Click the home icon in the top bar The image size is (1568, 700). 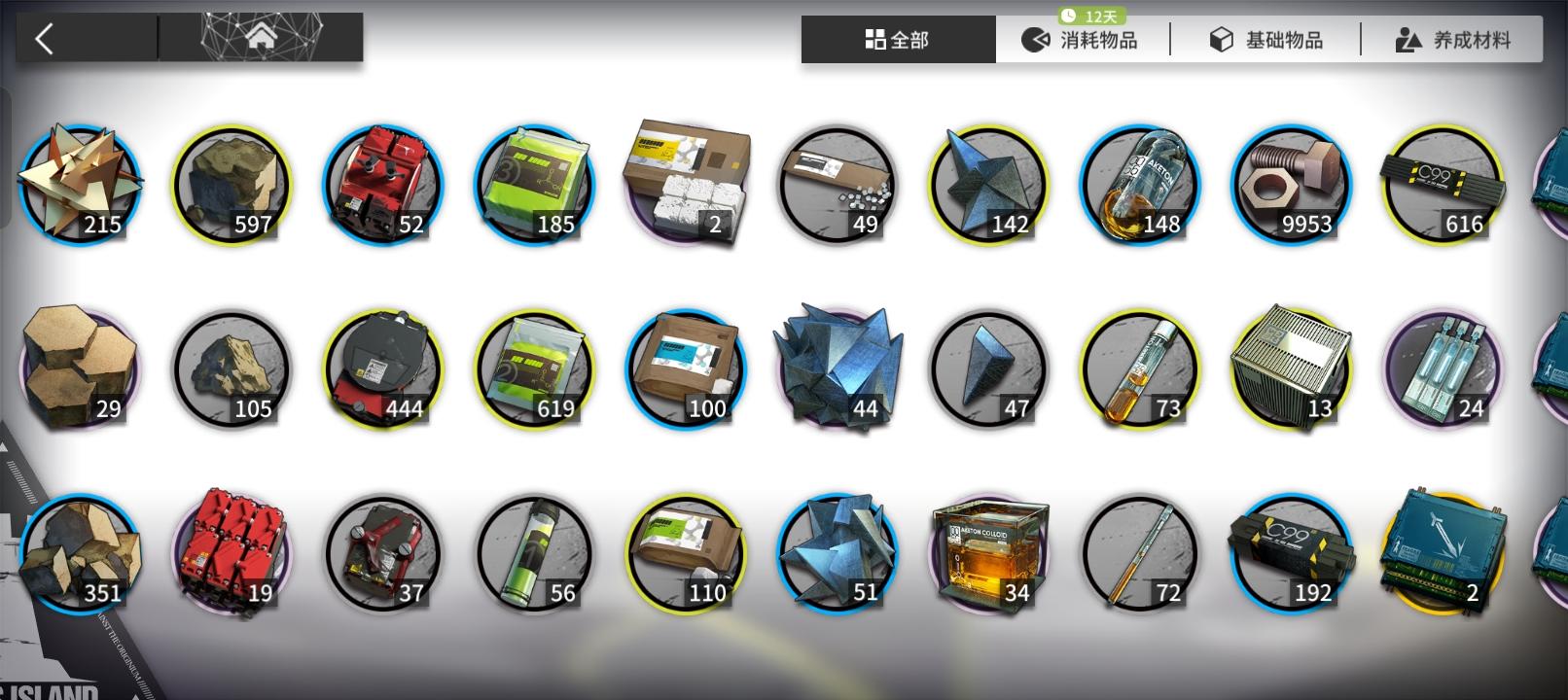click(261, 37)
